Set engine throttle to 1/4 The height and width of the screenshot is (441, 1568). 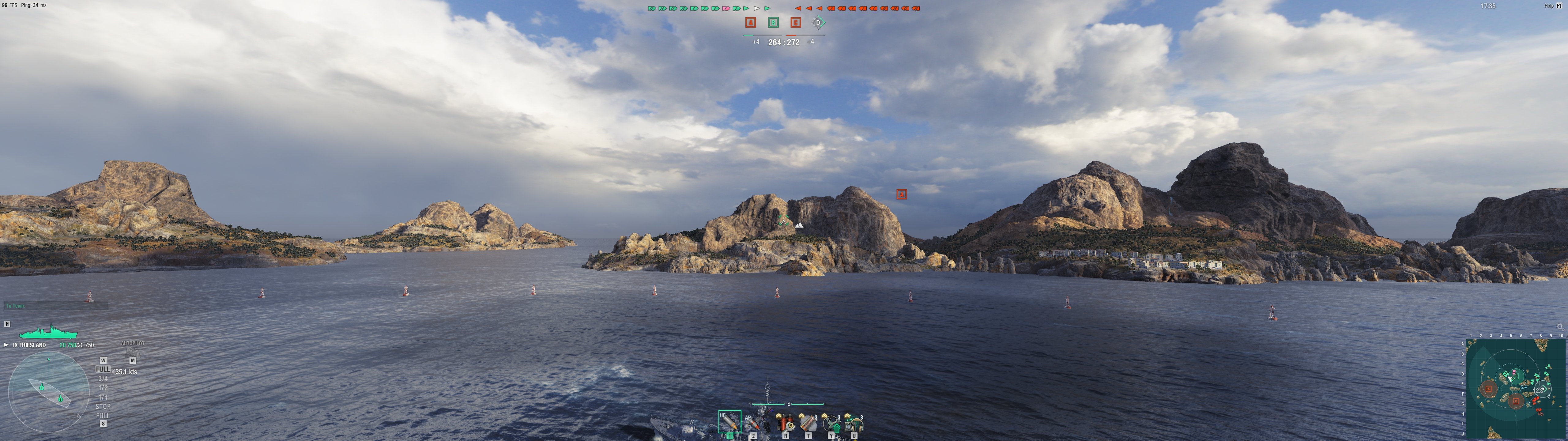103,397
